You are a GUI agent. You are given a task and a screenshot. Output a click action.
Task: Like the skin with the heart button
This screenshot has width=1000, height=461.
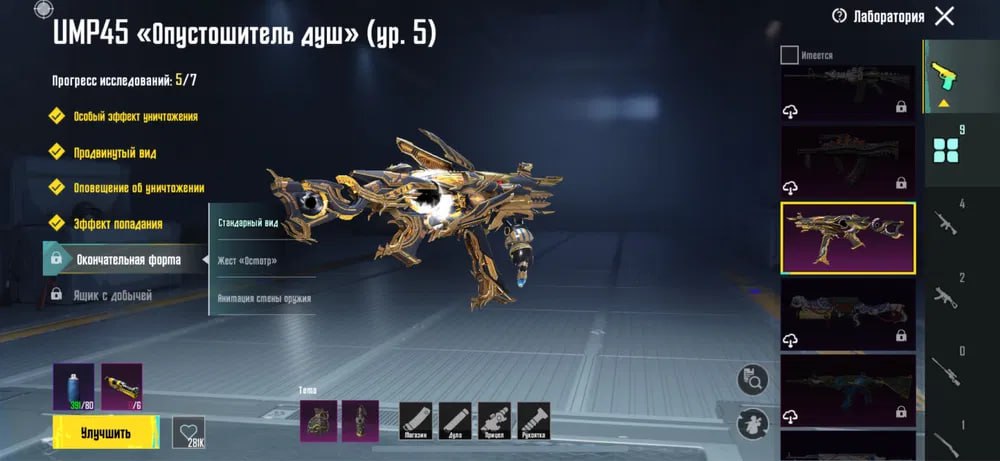point(188,431)
